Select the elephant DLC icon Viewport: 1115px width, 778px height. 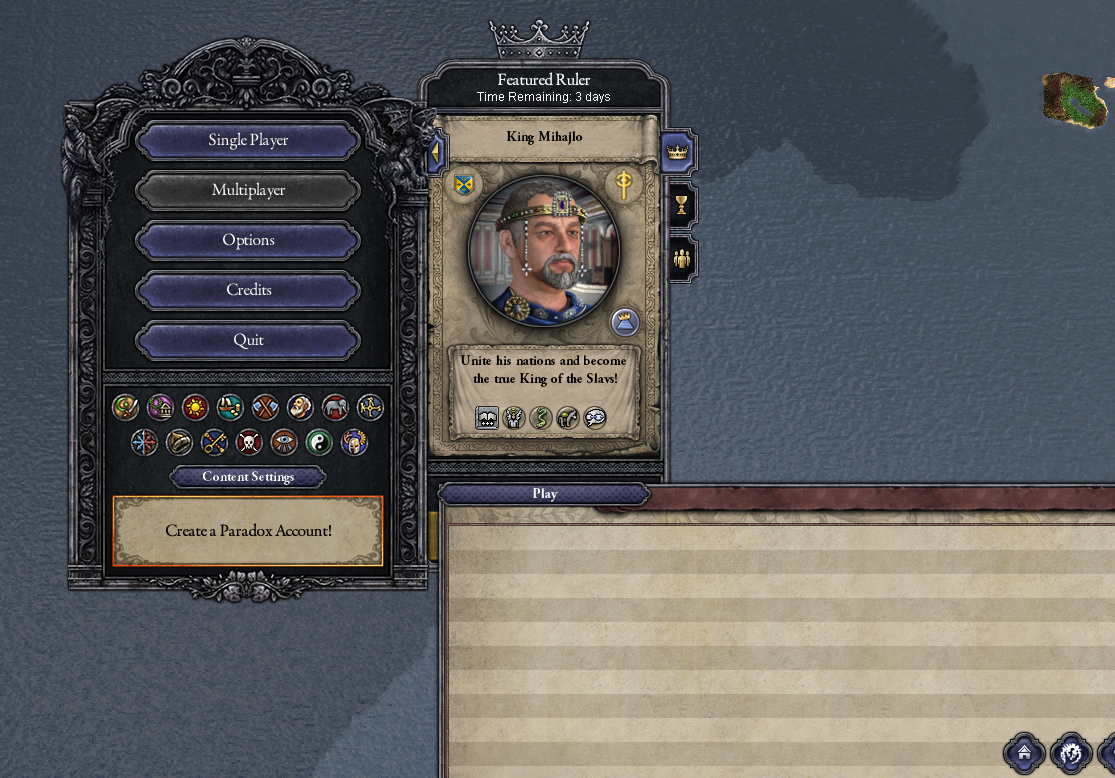coord(335,407)
